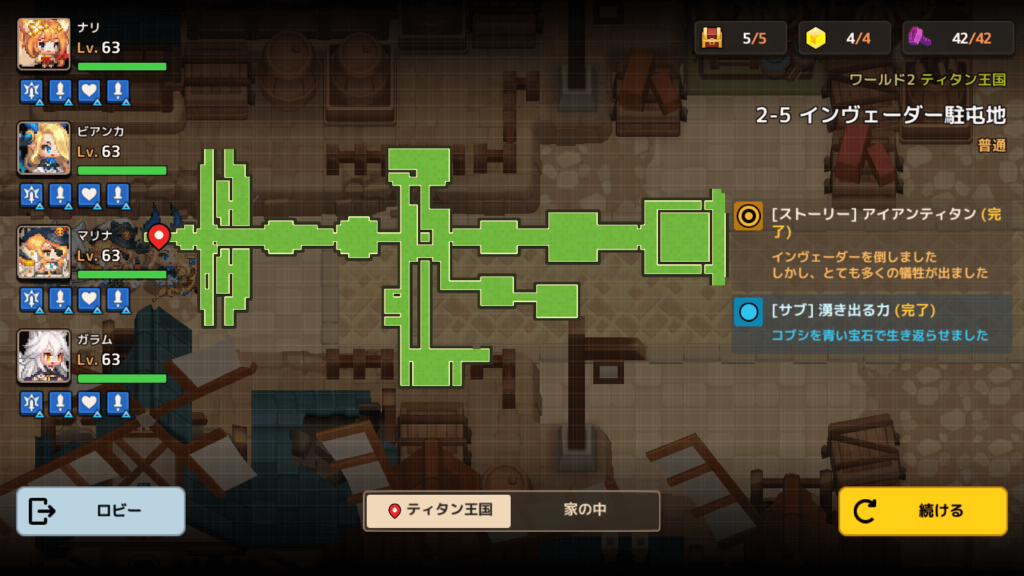Select ナリ's character portrait
1024x576 pixels.
point(44,44)
